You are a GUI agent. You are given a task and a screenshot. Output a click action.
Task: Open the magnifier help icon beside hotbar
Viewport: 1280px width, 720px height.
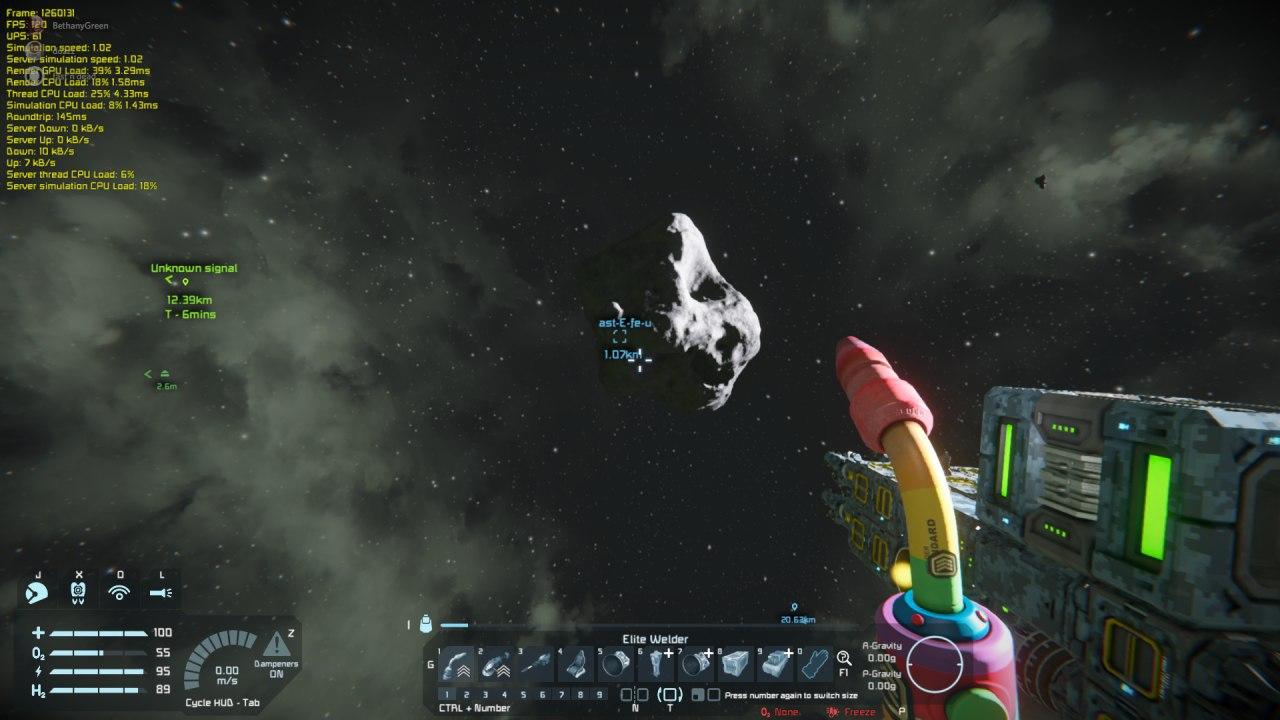click(844, 658)
